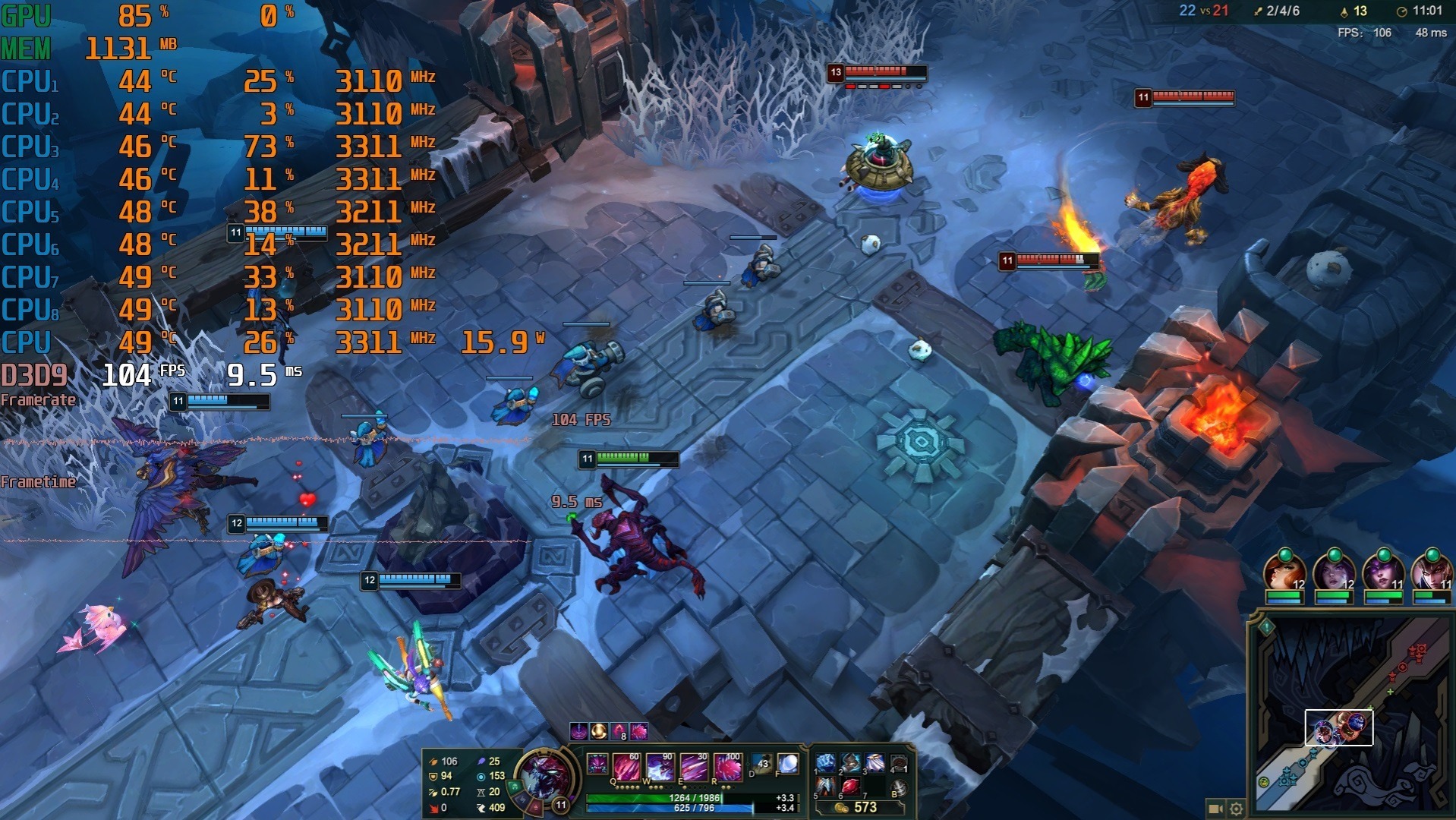Viewport: 1456px width, 820px height.
Task: Activate the W ability Feral Scream
Action: [x=660, y=768]
